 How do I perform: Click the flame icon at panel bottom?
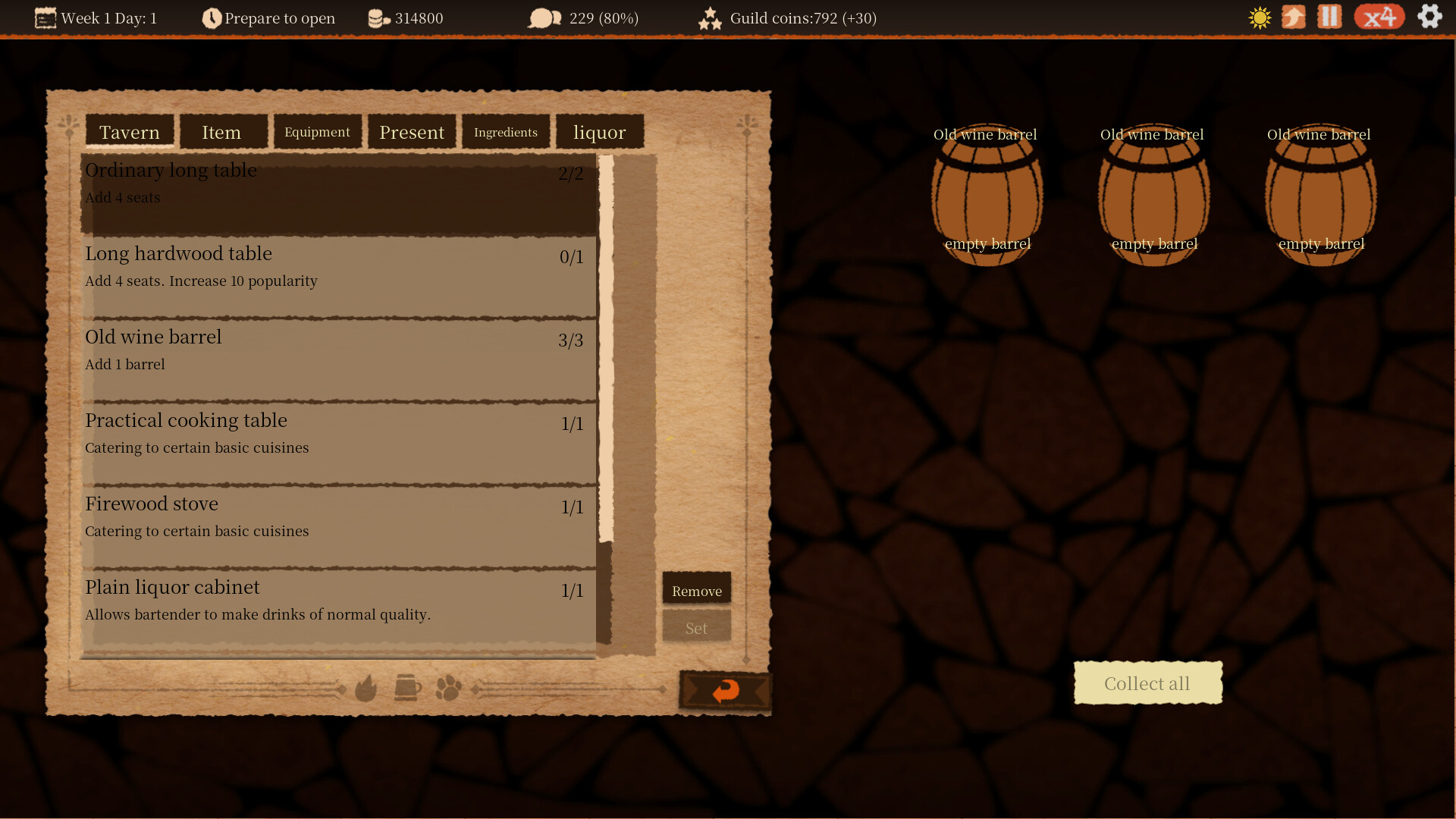tap(369, 689)
